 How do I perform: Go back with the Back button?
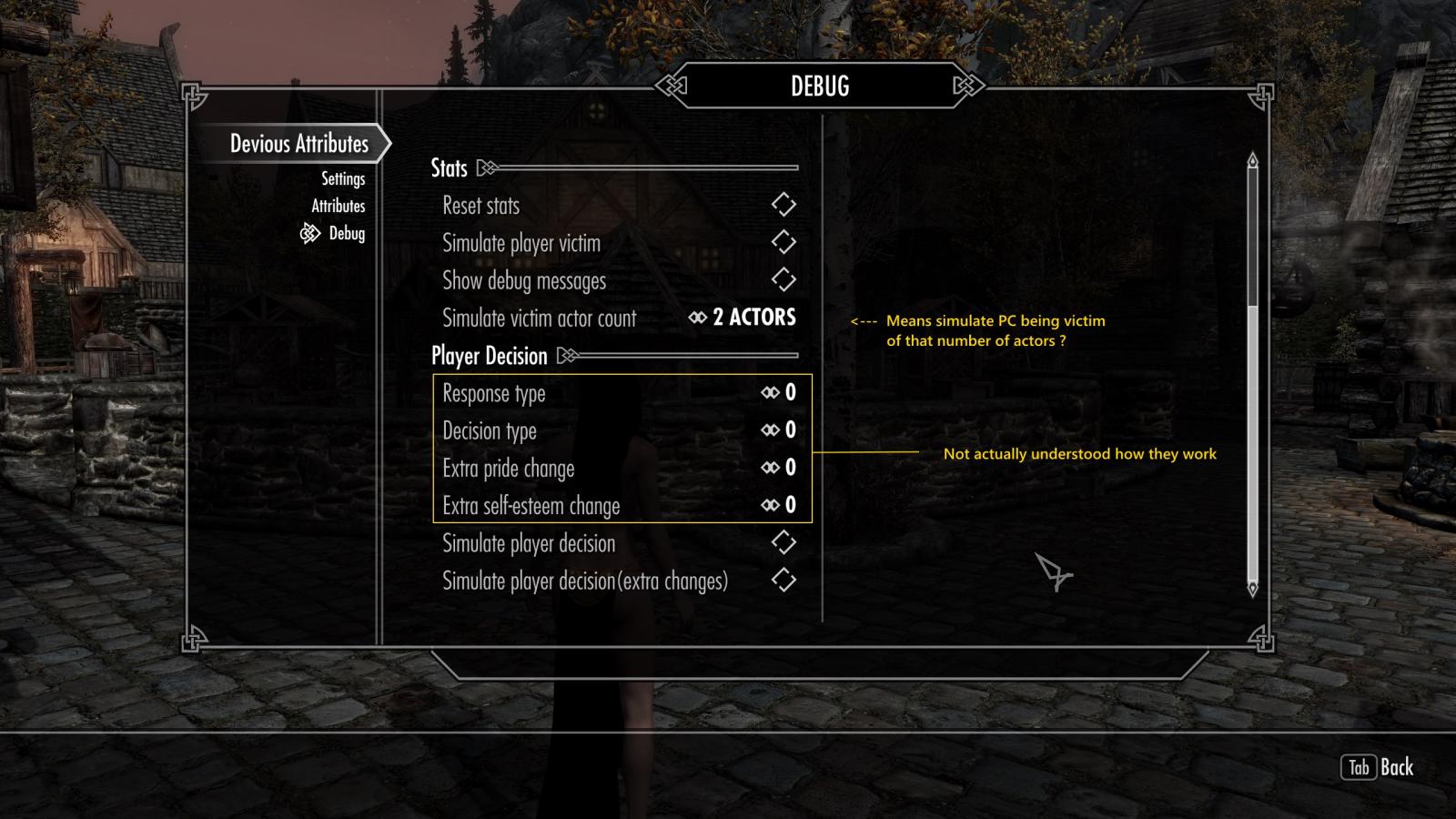click(x=1378, y=767)
